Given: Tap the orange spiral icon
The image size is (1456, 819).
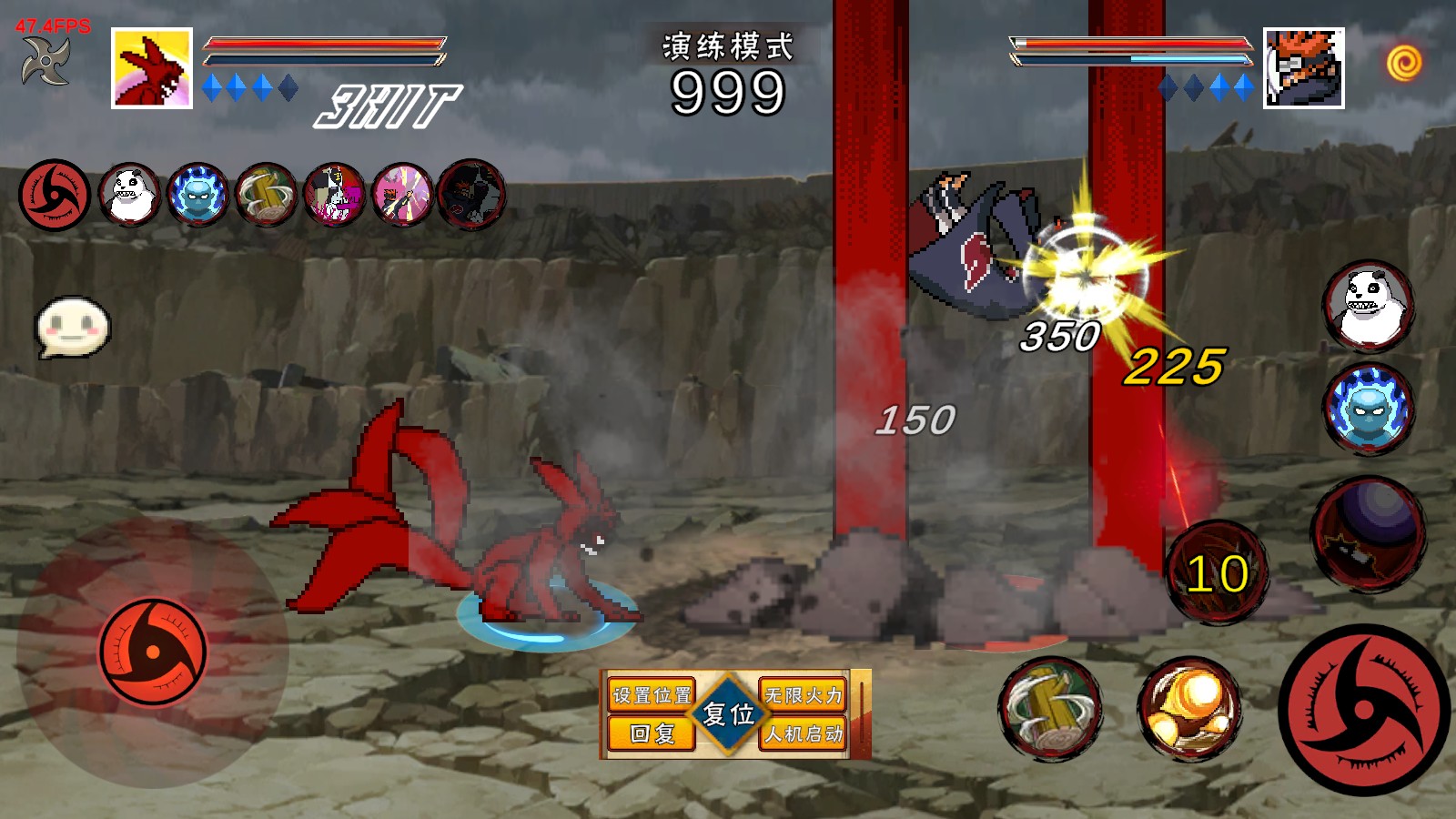Looking at the screenshot, I should tap(1404, 63).
